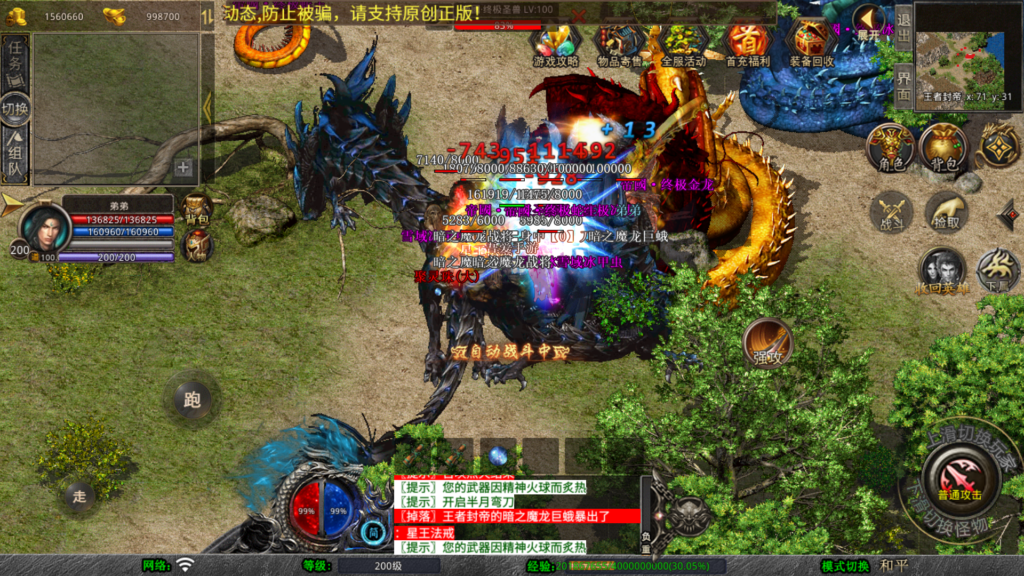1024x576 pixels.
Task: Show the 全服活动 server events
Action: click(x=683, y=43)
